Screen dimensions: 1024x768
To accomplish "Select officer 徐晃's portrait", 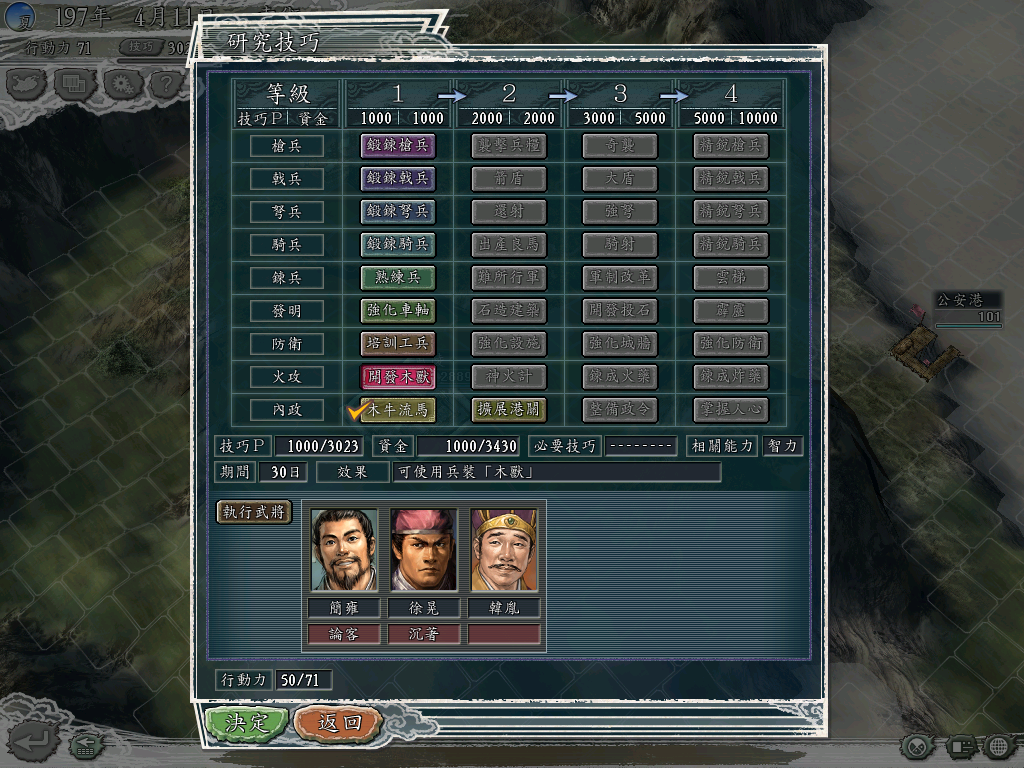I will click(x=424, y=551).
